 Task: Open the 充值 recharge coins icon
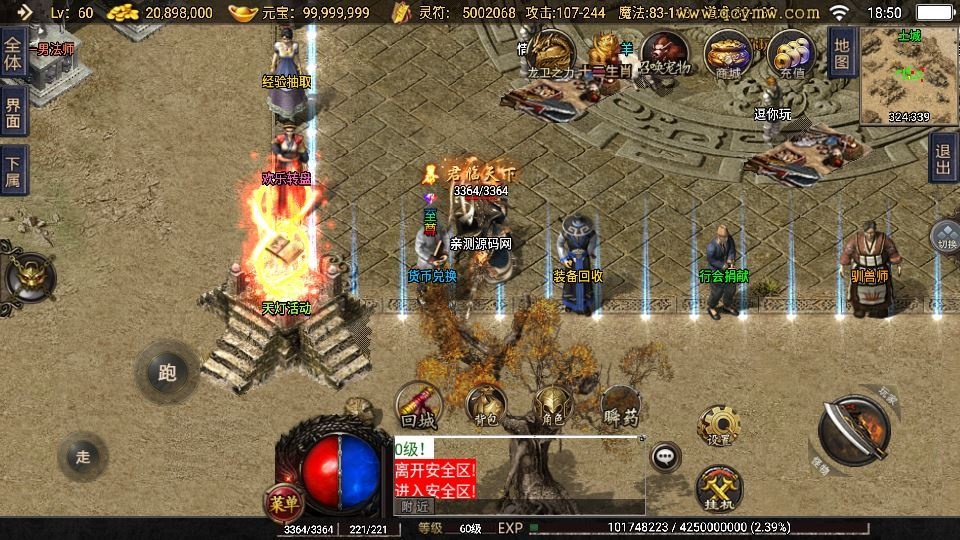point(791,52)
